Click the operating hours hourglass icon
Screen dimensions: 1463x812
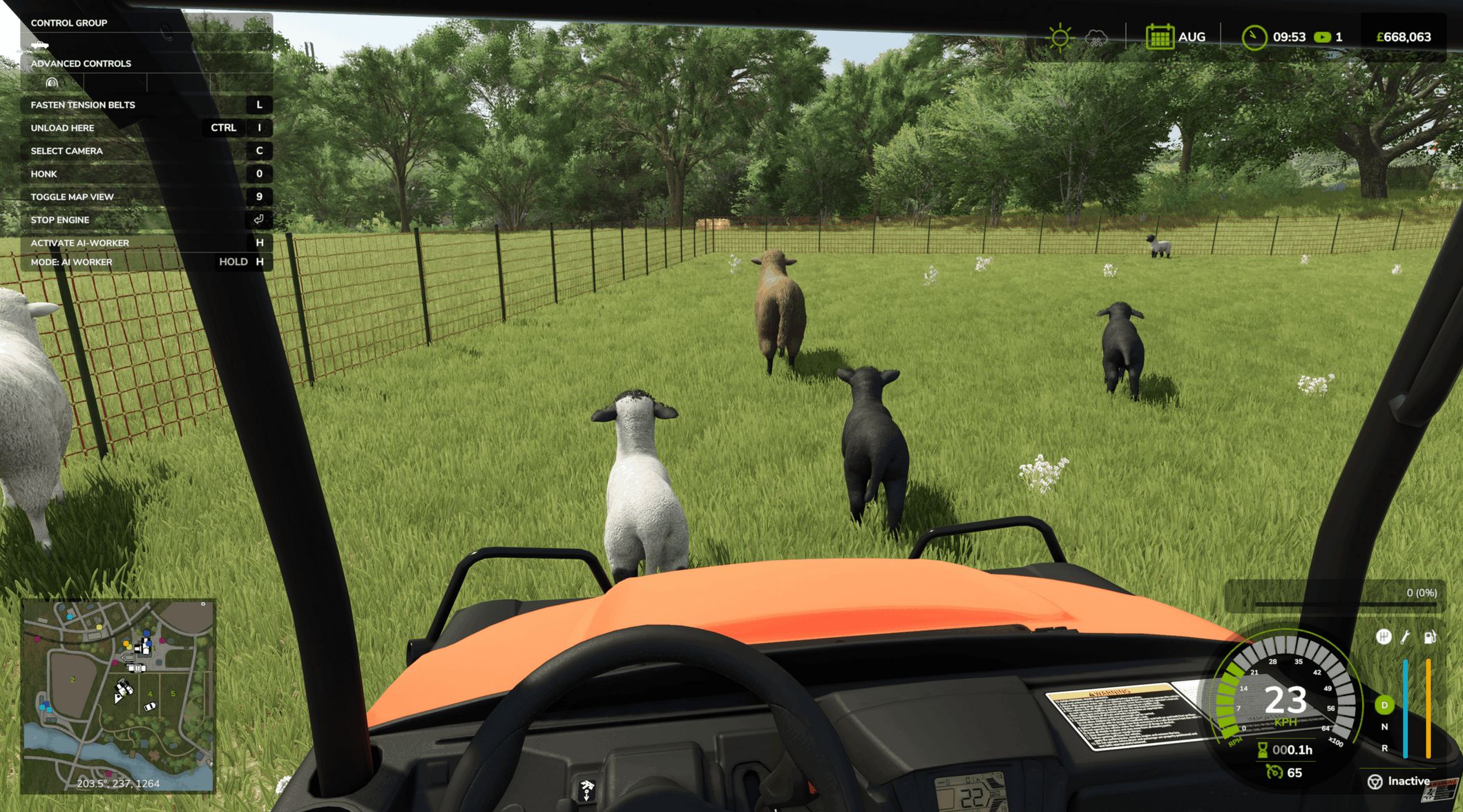coord(1262,750)
